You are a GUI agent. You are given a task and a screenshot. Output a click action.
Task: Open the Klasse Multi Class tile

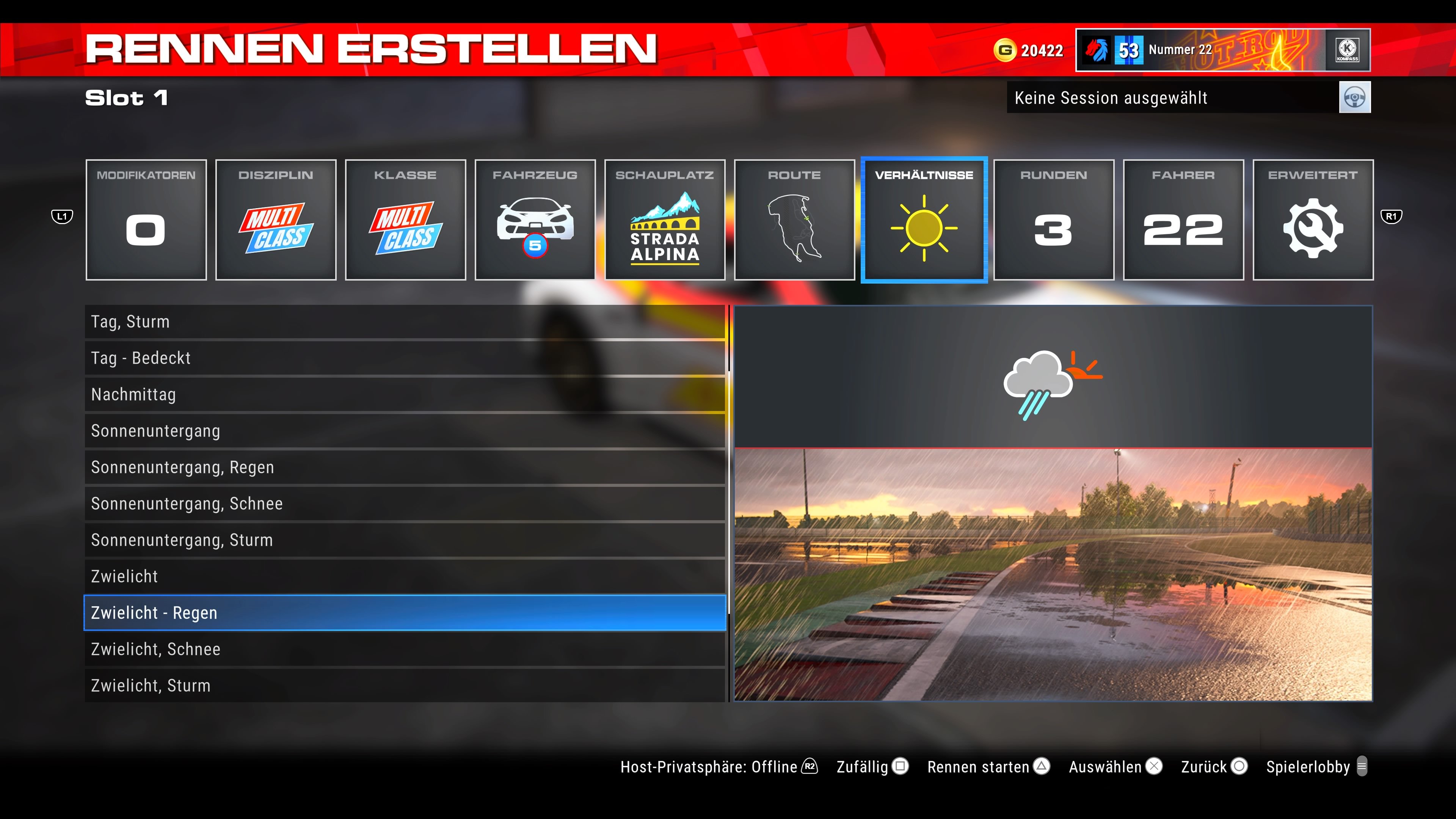(x=405, y=220)
